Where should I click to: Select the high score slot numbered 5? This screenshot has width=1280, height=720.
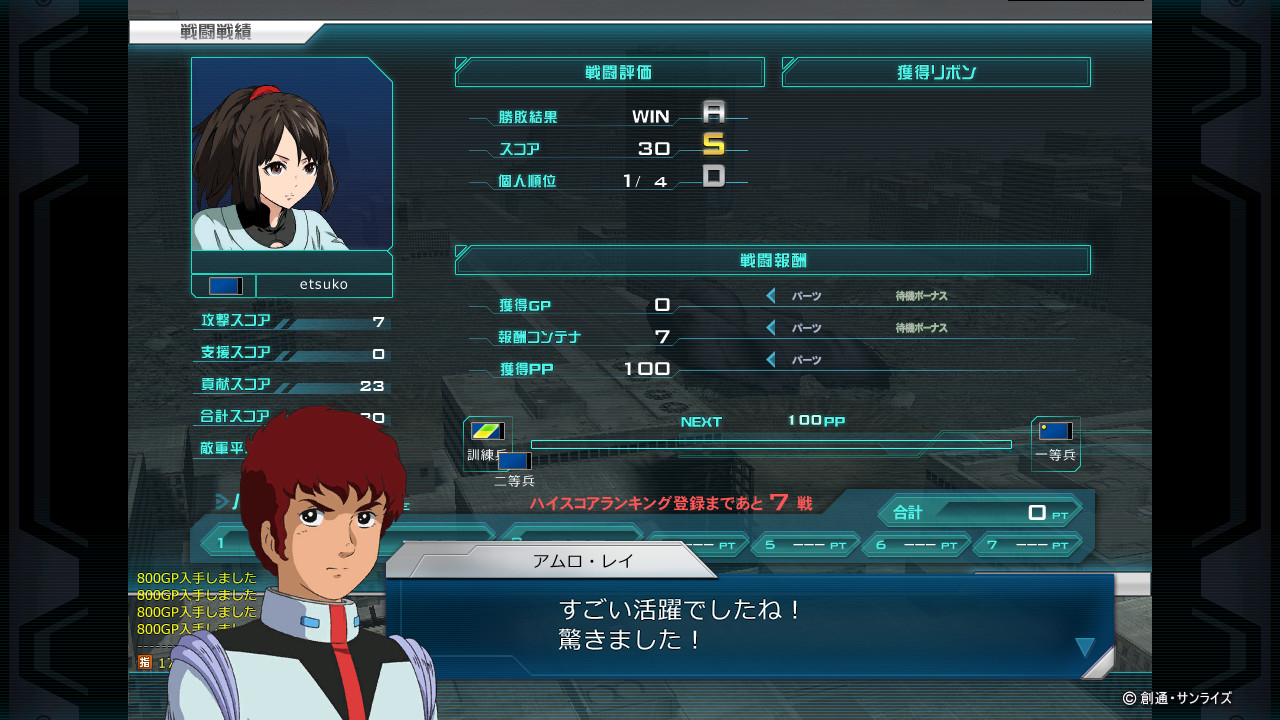pos(805,546)
